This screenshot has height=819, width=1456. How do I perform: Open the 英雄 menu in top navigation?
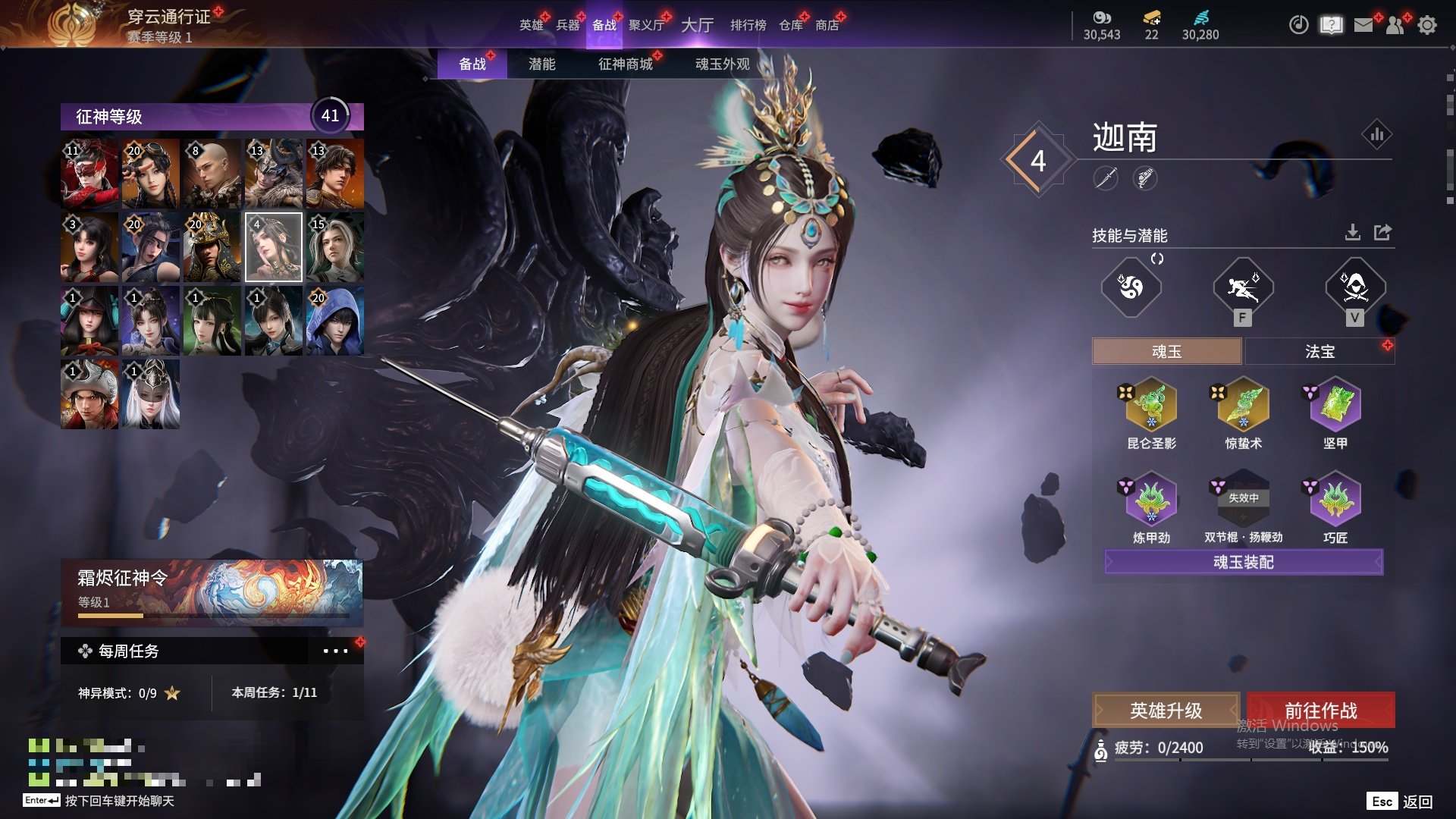(x=531, y=25)
